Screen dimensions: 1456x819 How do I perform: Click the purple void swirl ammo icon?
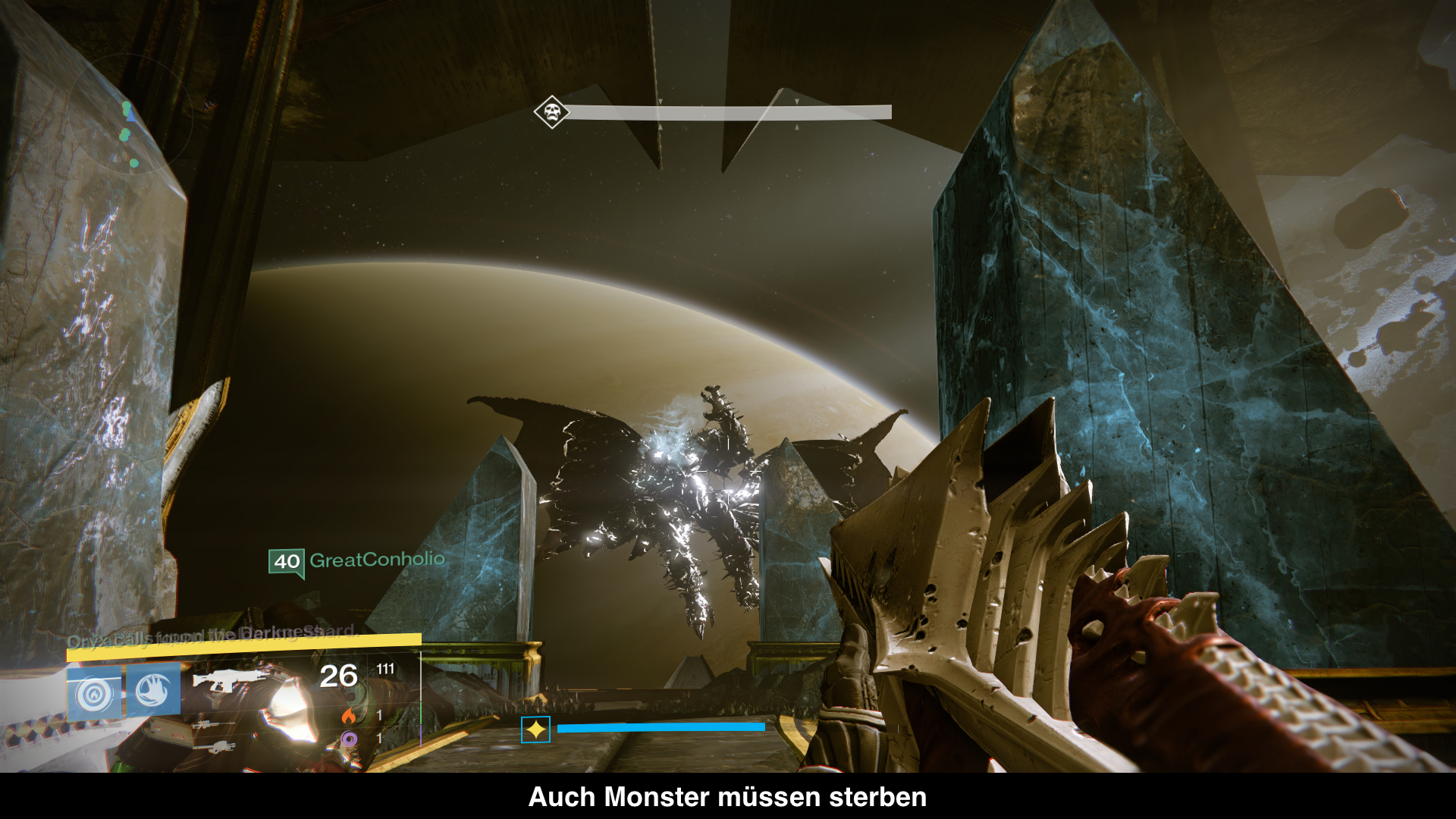(x=348, y=738)
